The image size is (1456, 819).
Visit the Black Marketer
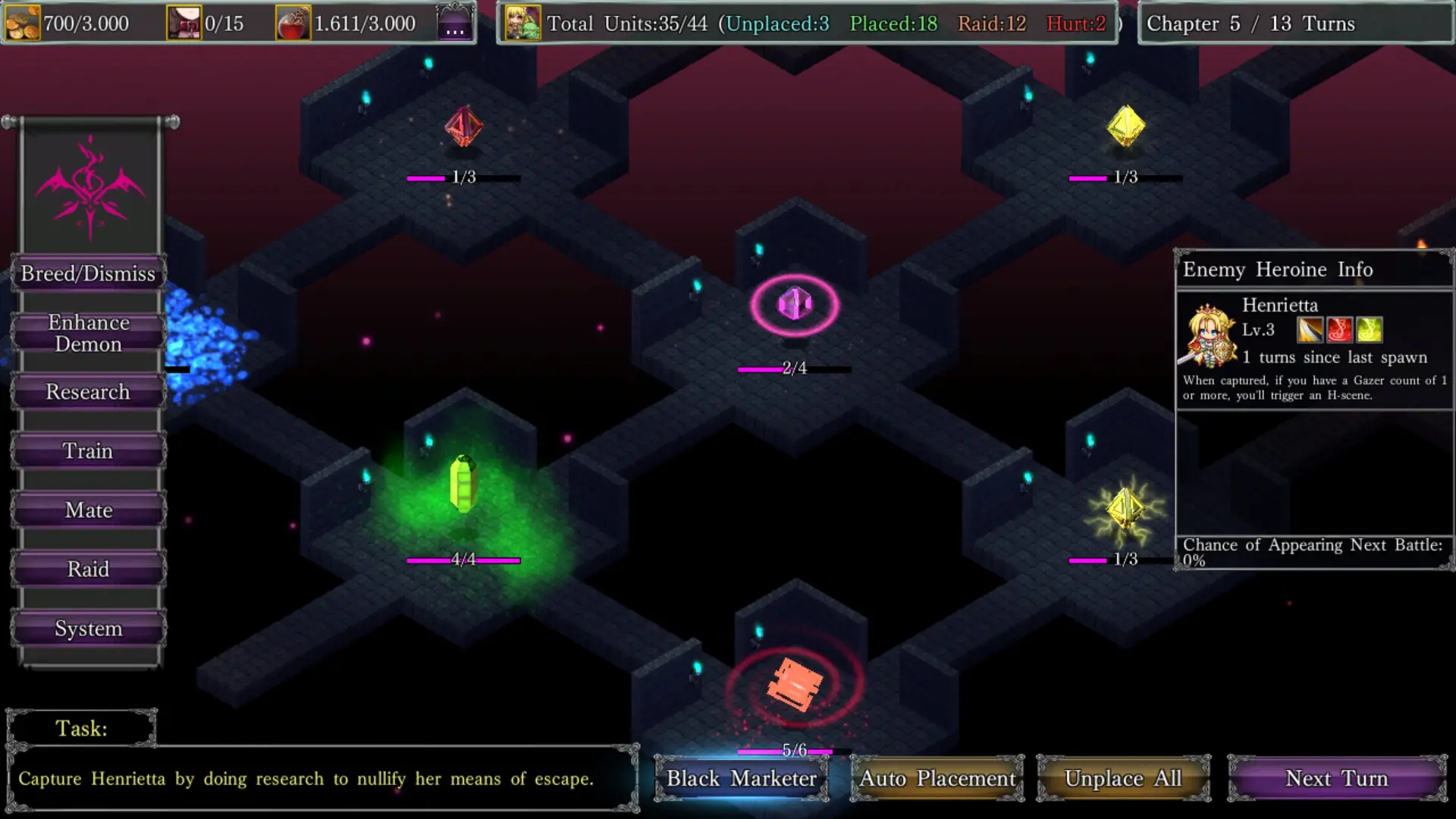741,779
